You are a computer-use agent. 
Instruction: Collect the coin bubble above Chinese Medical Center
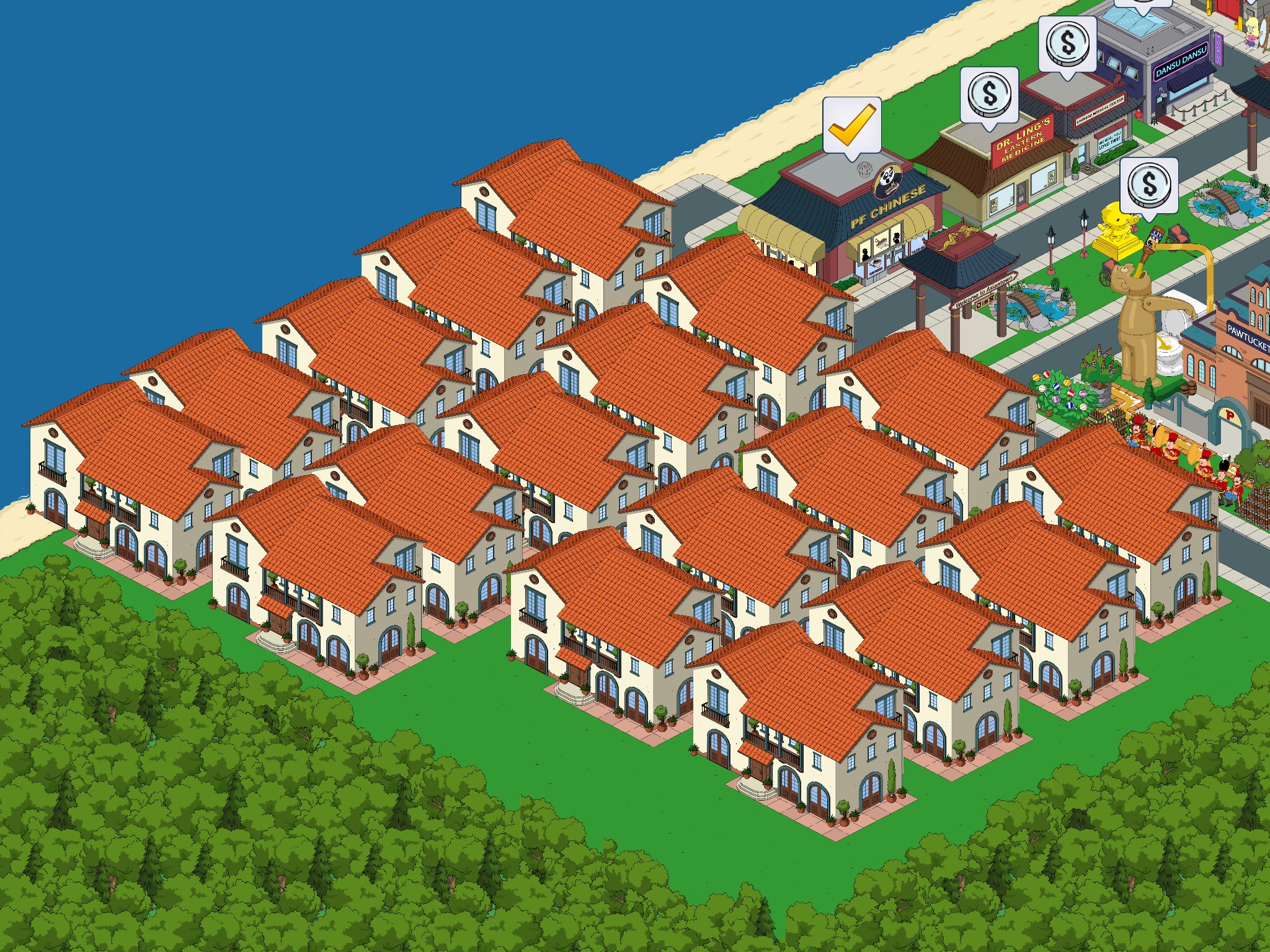click(1067, 43)
